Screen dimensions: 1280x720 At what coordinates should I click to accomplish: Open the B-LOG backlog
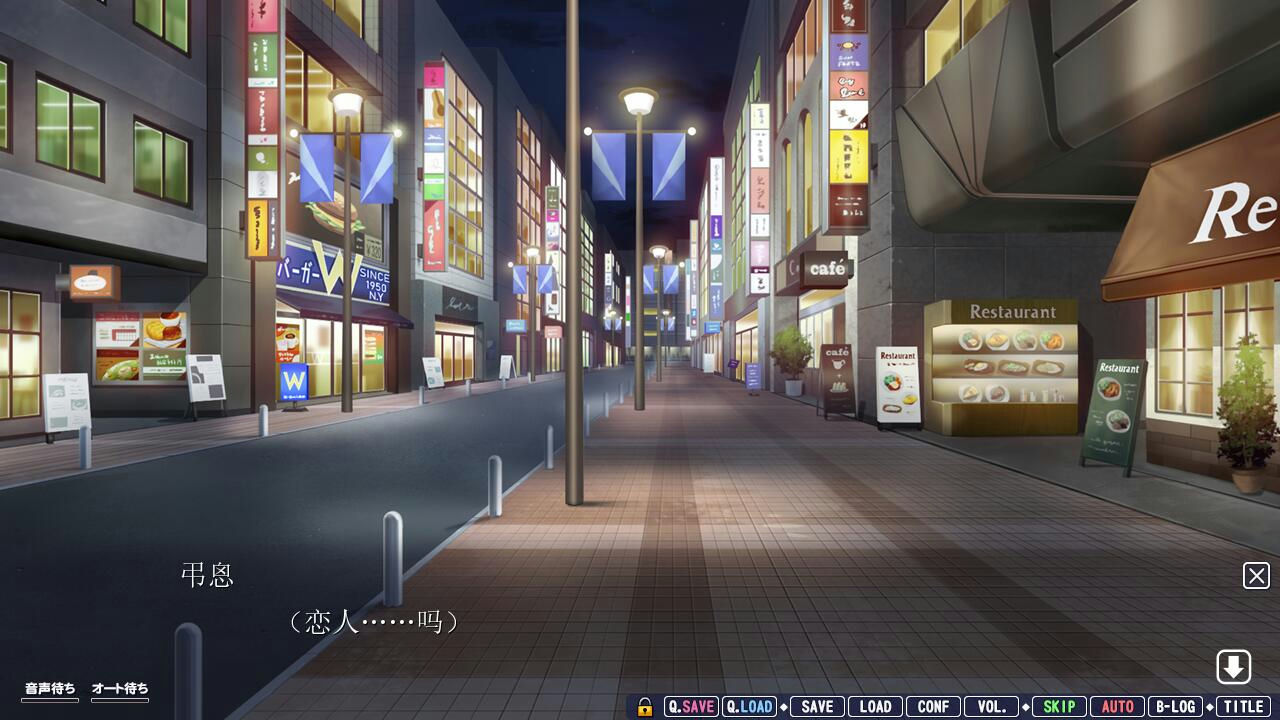1175,707
